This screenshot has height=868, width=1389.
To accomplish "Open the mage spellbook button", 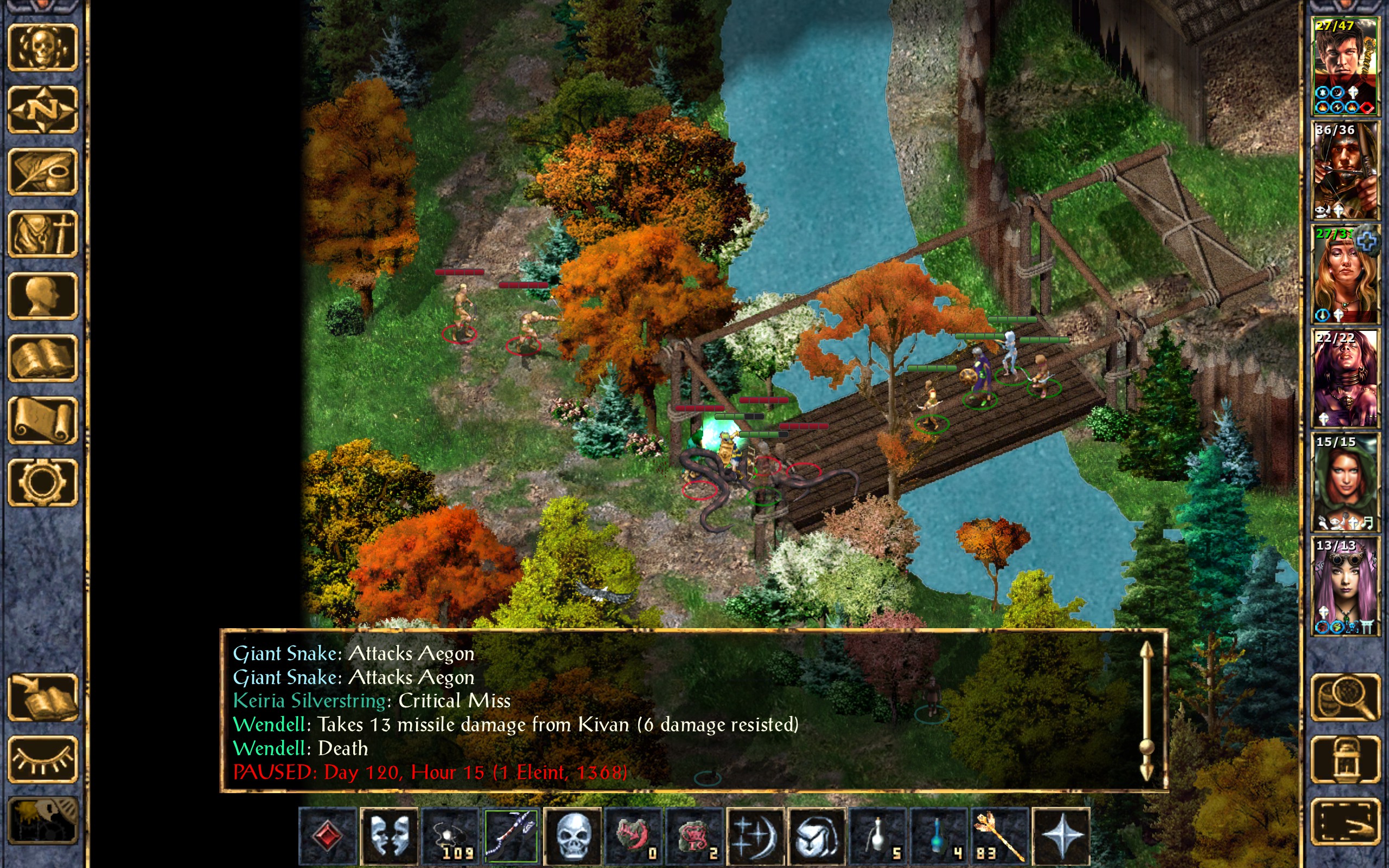I will 42,358.
